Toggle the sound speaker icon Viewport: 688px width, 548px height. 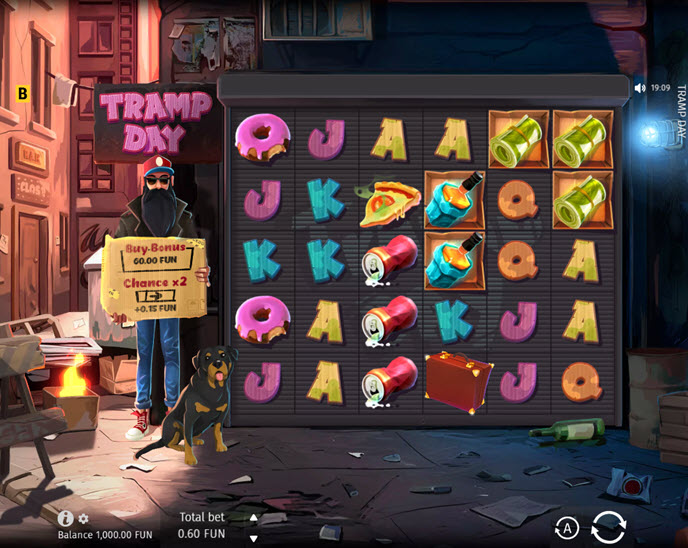click(x=640, y=88)
